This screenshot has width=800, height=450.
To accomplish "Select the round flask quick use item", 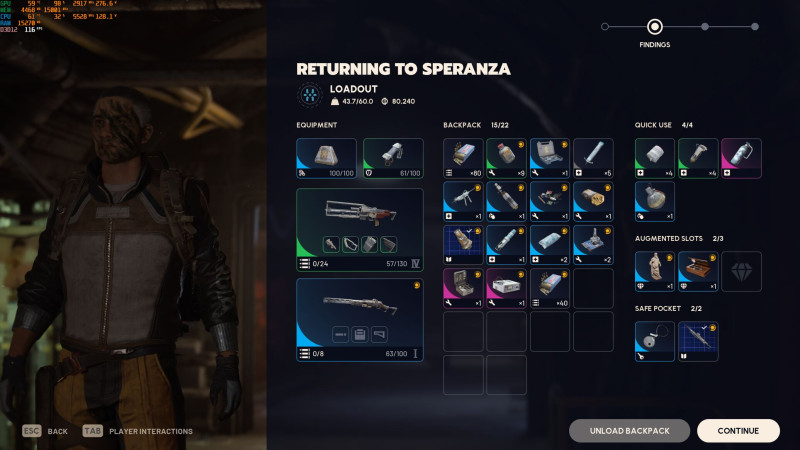I will 655,201.
